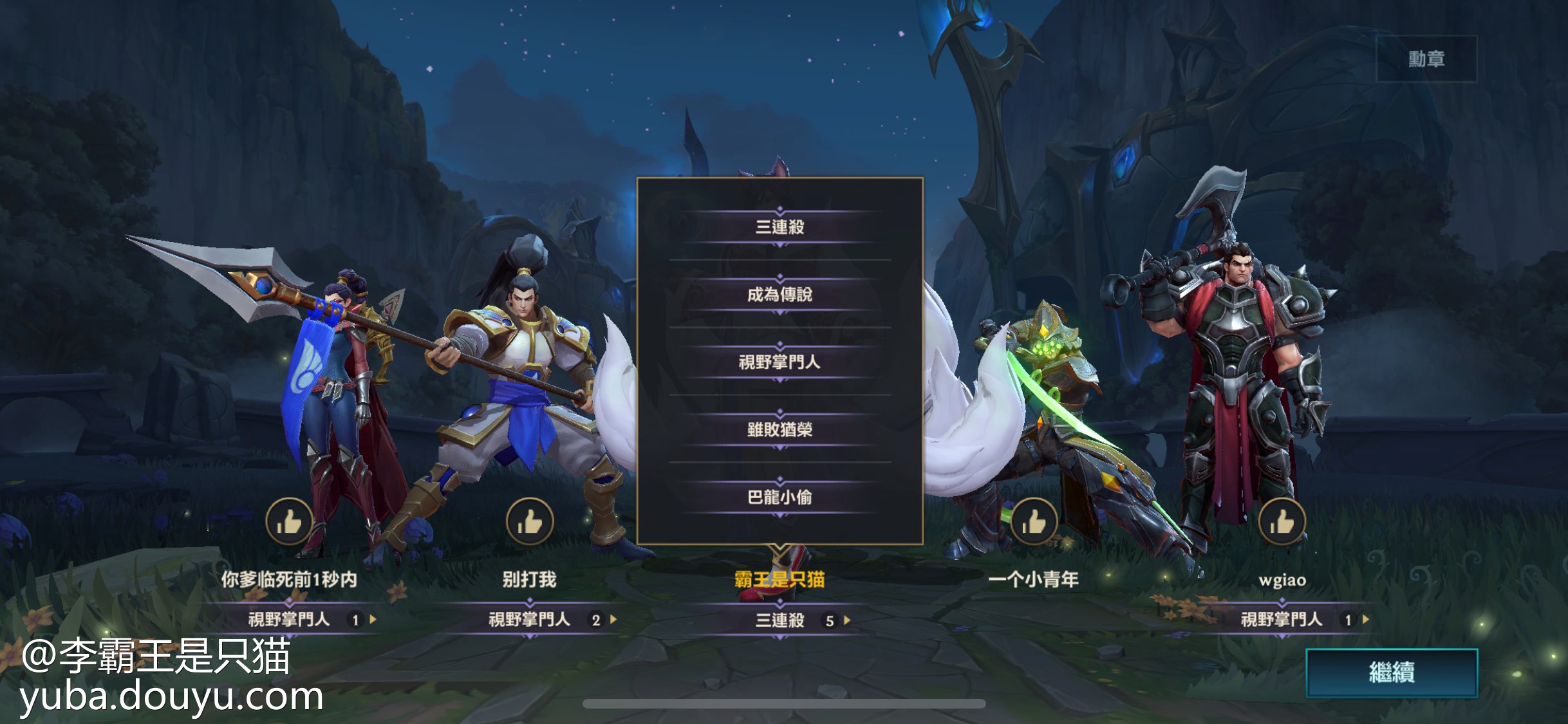The width and height of the screenshot is (1568, 724).
Task: Open the 勳章 medals button
Action: coord(1426,59)
